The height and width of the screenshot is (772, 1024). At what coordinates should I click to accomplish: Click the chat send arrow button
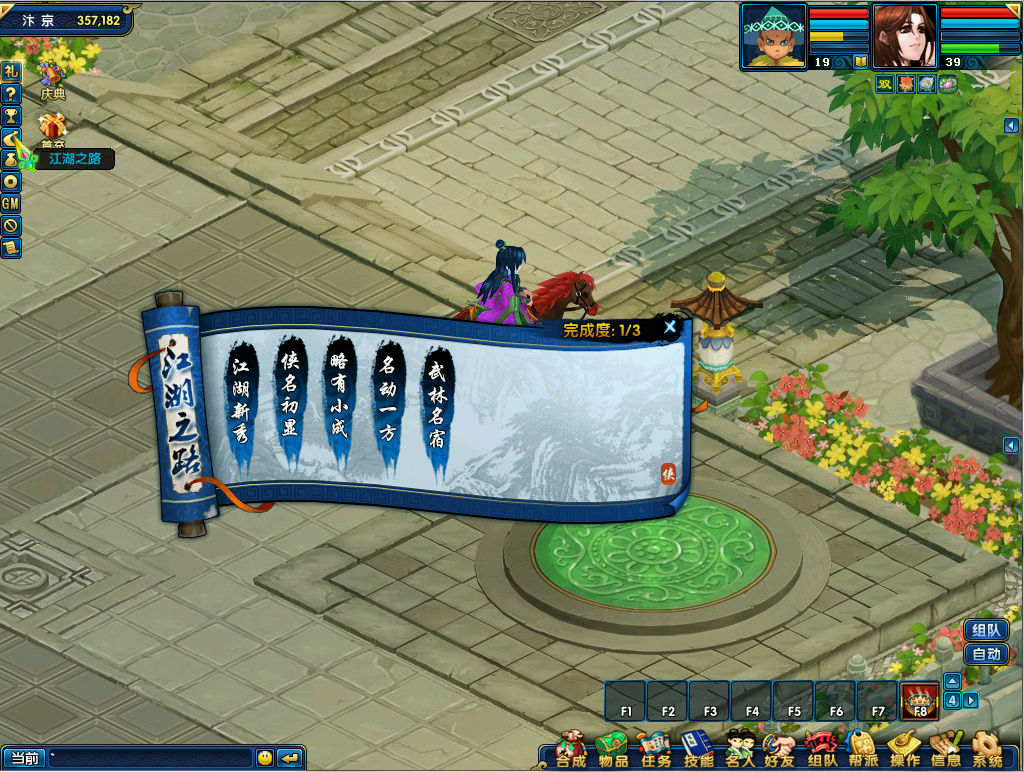pos(290,758)
